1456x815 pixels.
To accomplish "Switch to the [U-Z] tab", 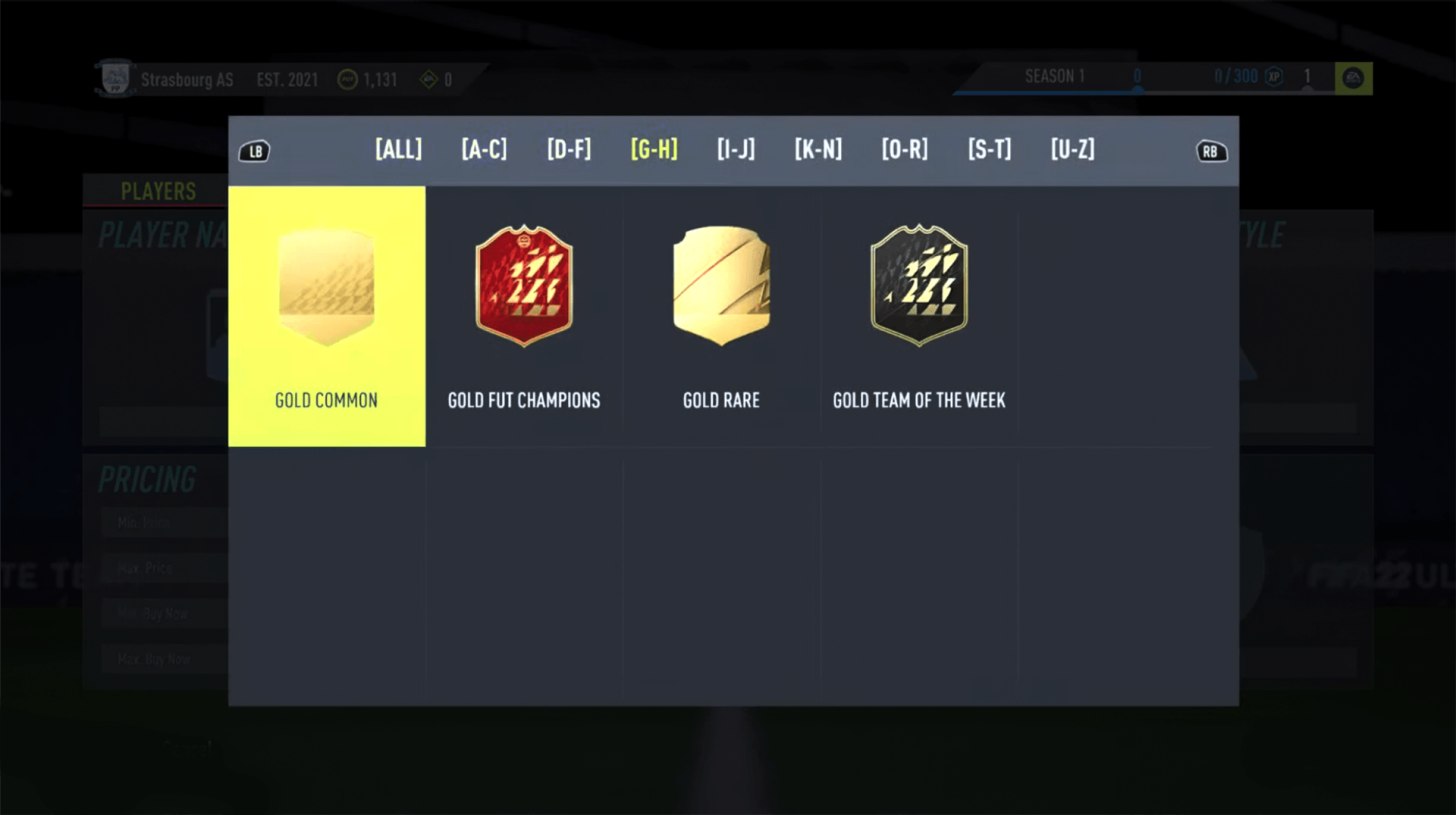I will tap(1072, 150).
